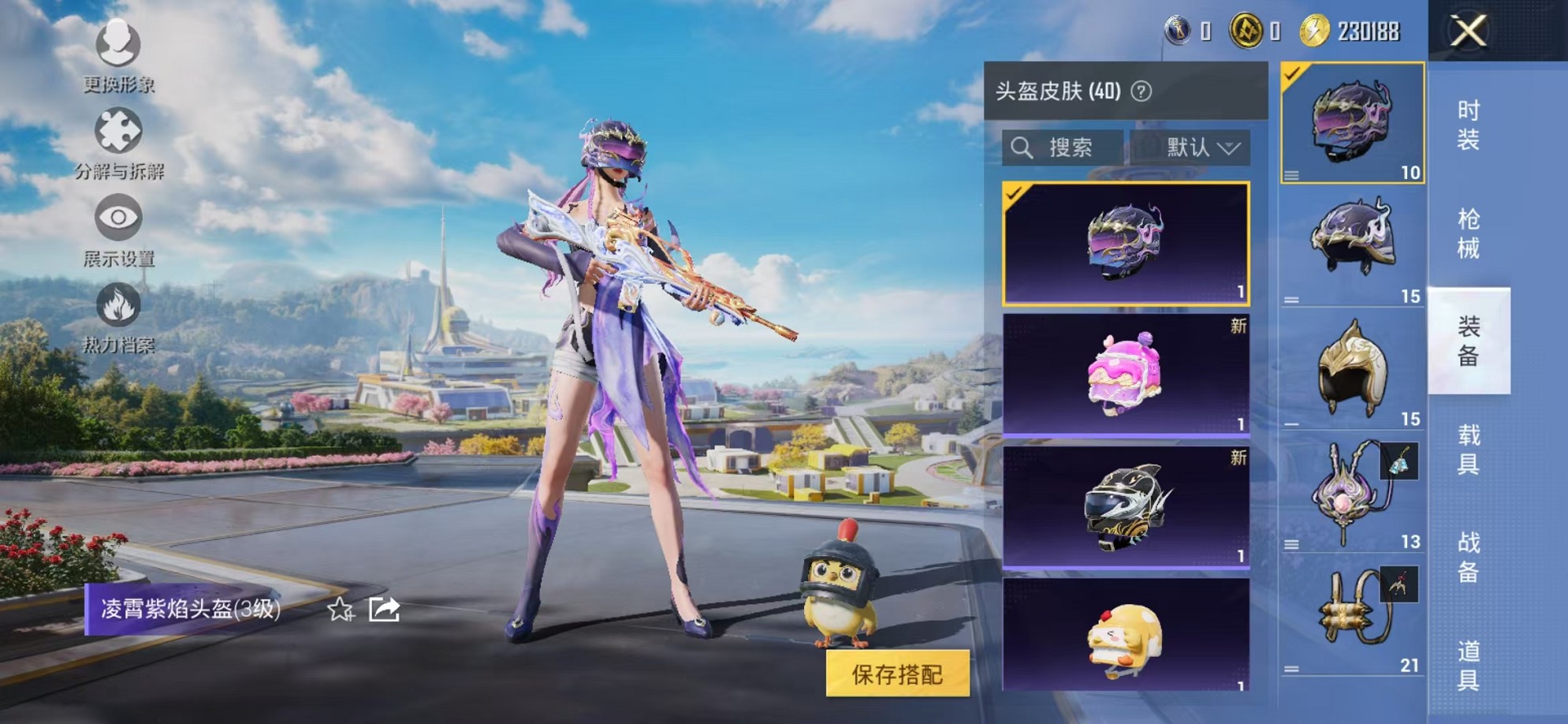
Task: Open the 默认 sorting dropdown
Action: click(1197, 147)
